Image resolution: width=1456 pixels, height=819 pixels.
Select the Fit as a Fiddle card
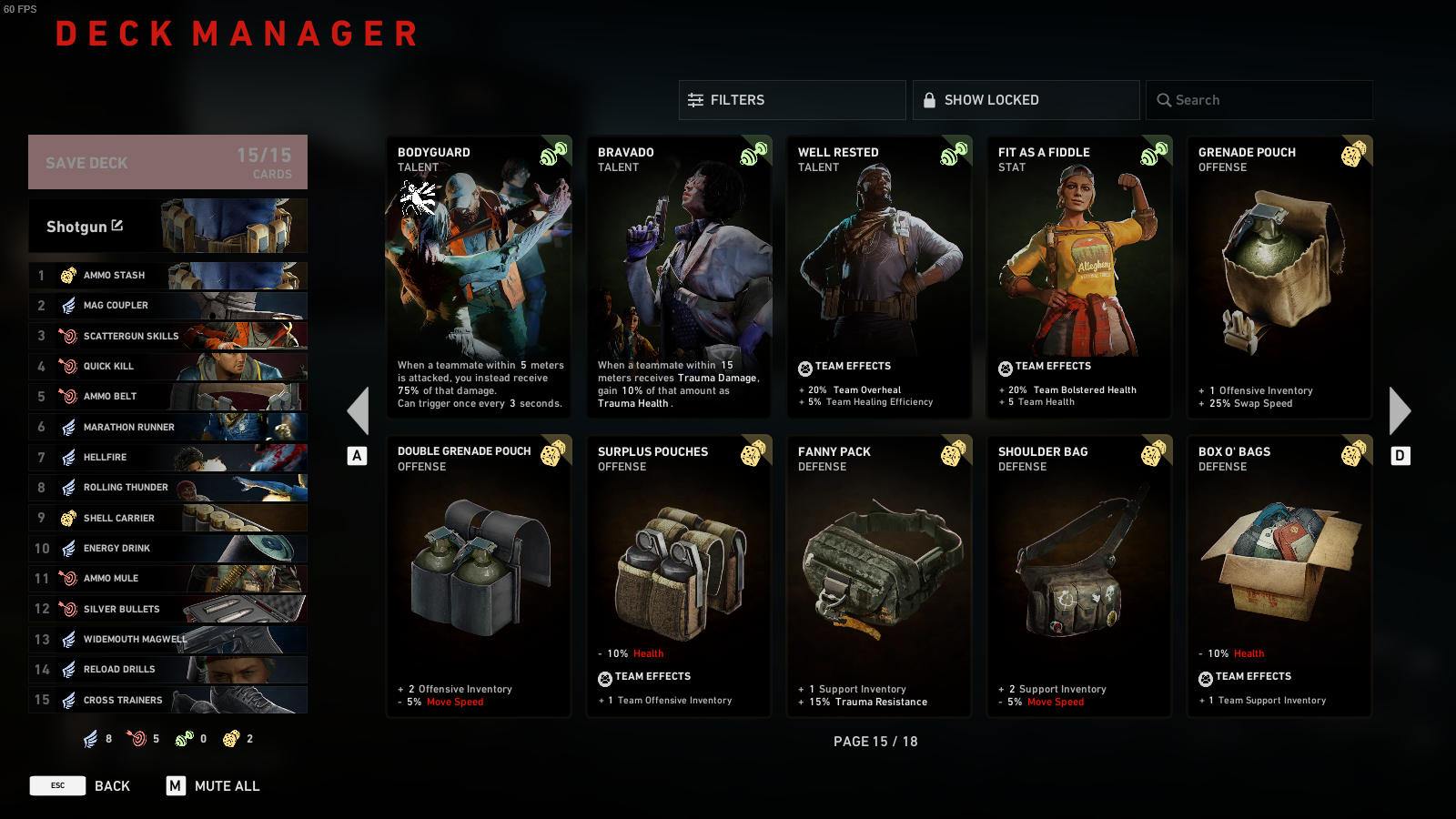(1079, 277)
